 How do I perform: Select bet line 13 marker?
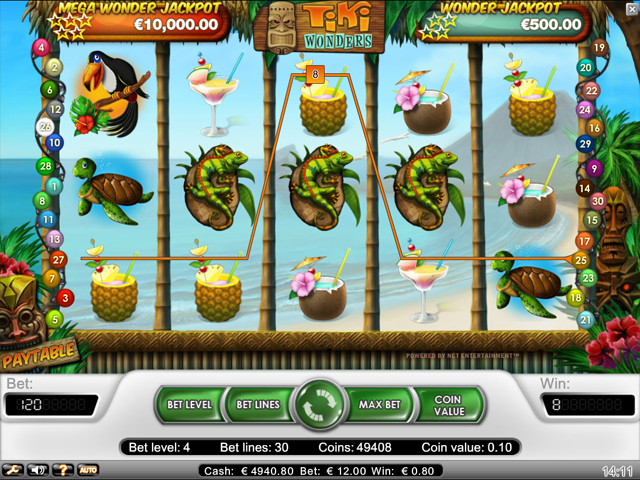pos(54,239)
